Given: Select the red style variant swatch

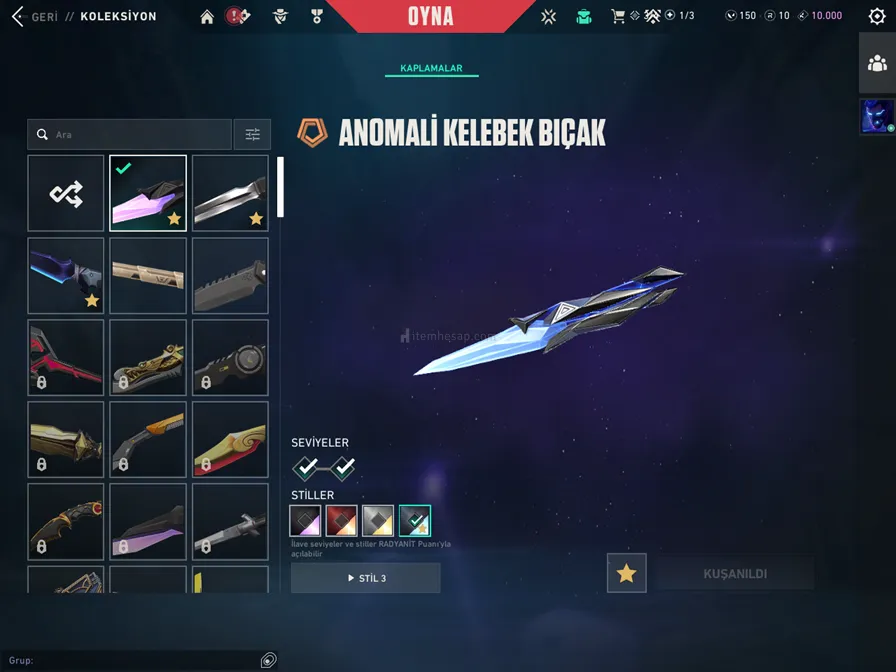Looking at the screenshot, I should tap(342, 520).
